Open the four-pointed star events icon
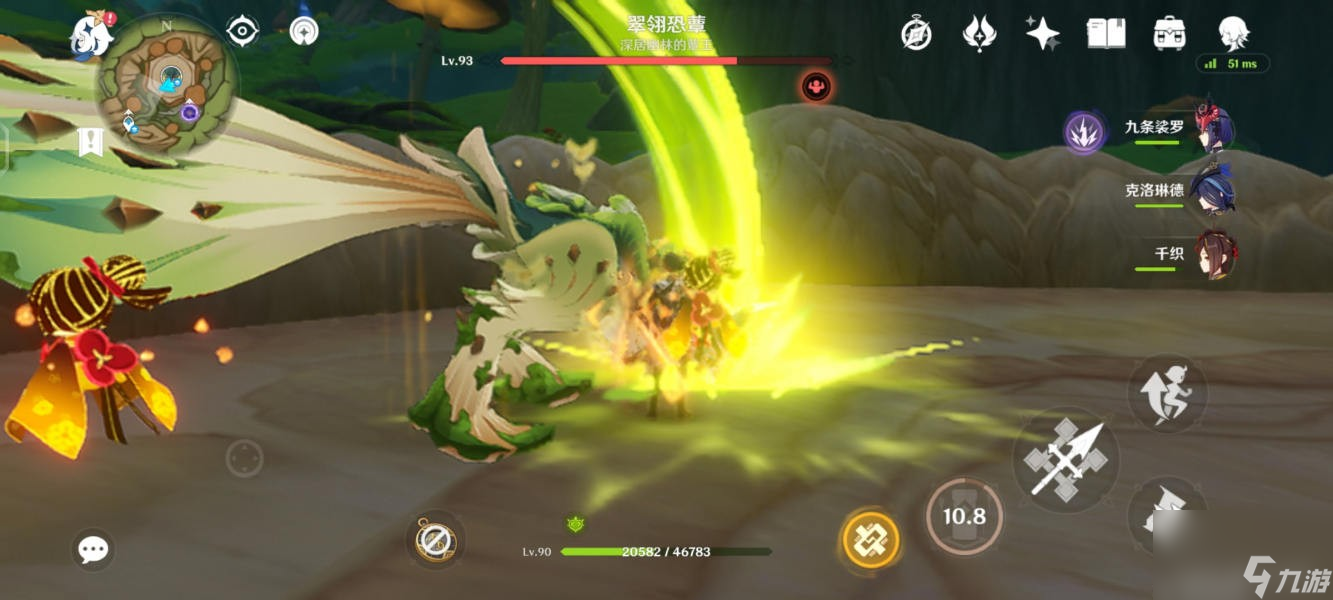 coord(1042,34)
